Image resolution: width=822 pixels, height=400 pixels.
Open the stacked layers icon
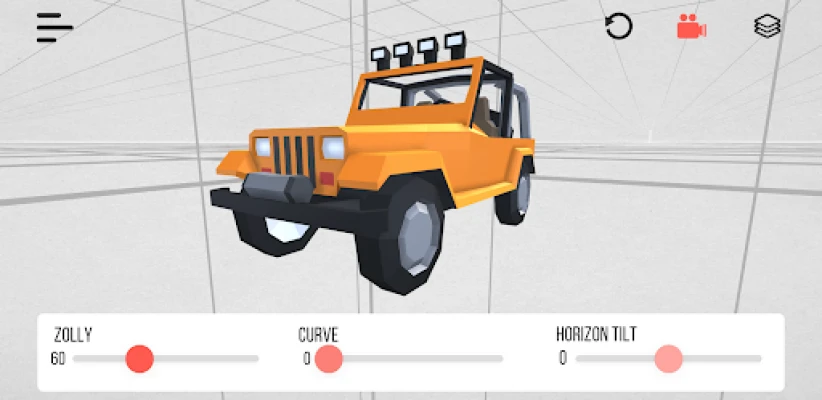pyautogui.click(x=767, y=27)
